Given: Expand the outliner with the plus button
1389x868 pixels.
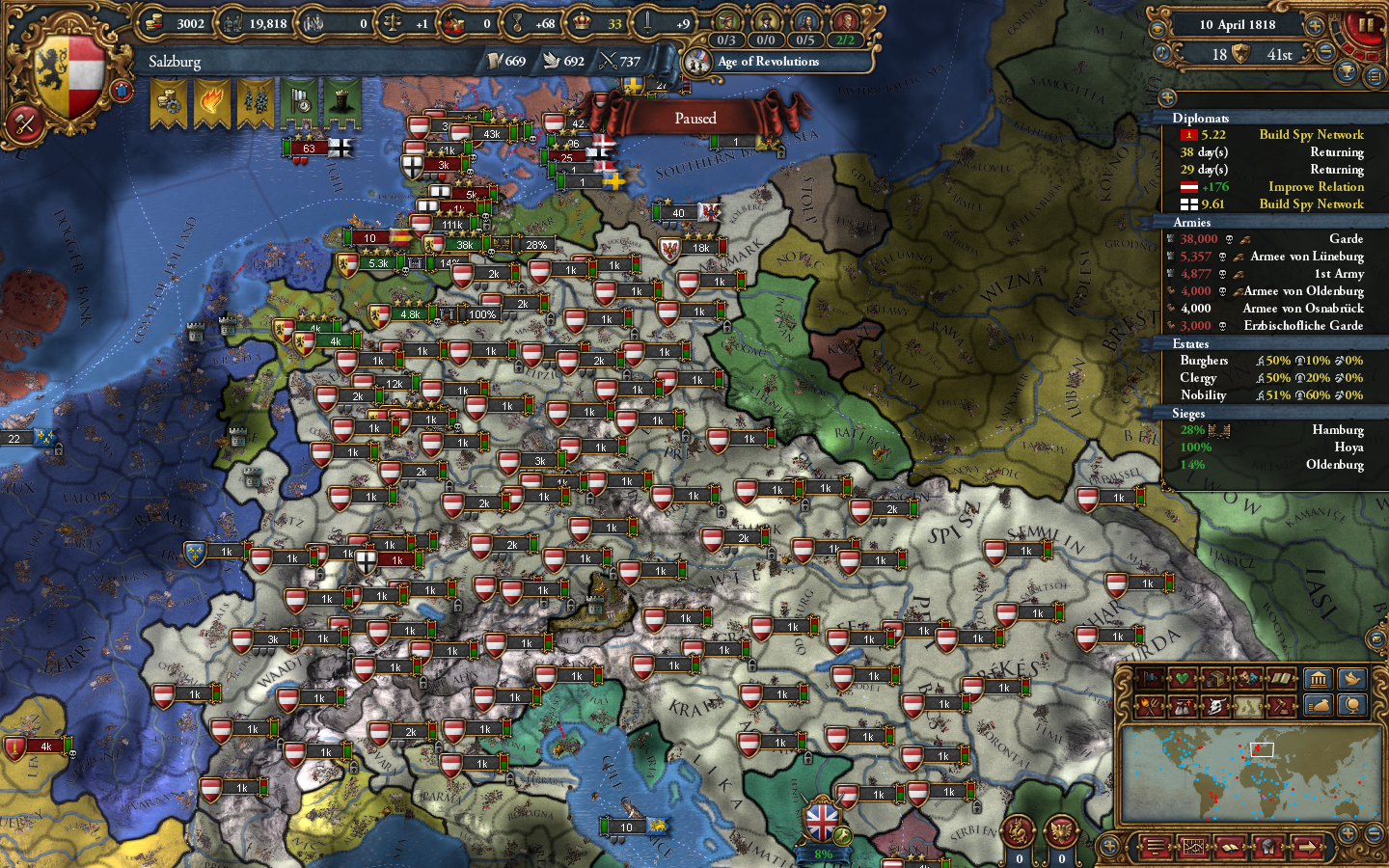Looking at the screenshot, I should point(1166,96).
